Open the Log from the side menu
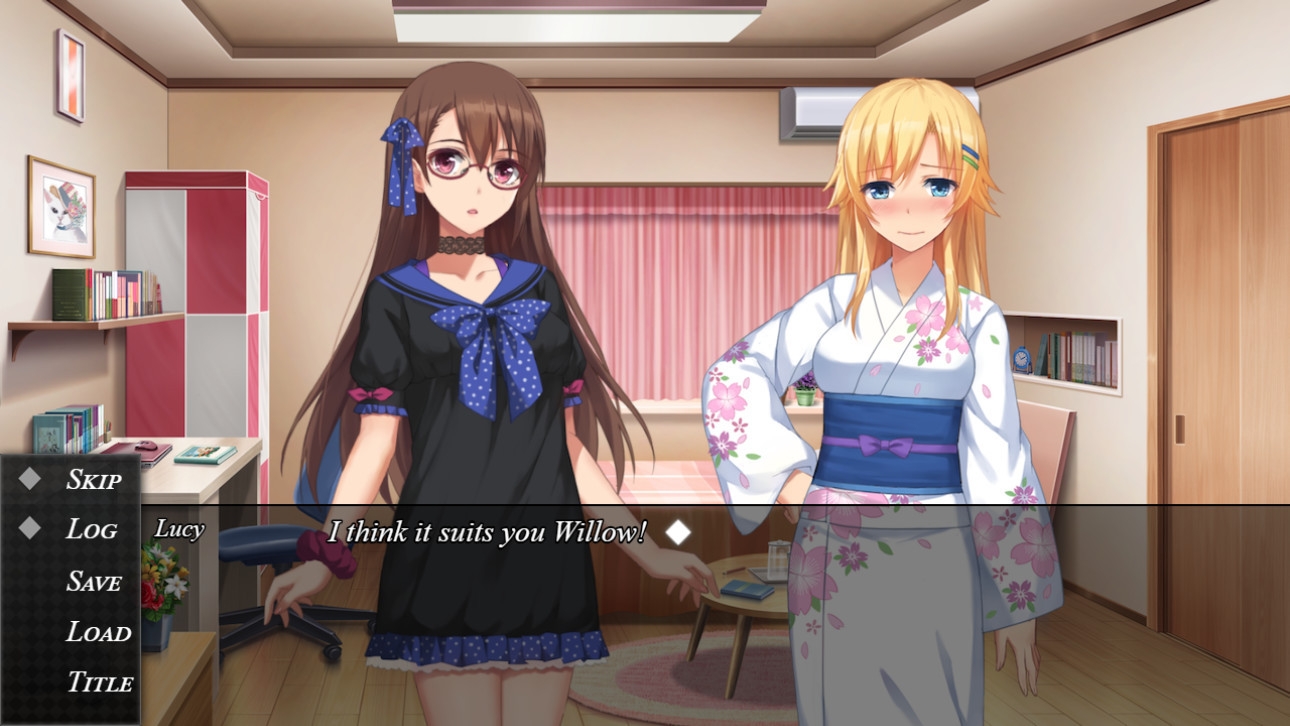The width and height of the screenshot is (1290, 726). 92,530
